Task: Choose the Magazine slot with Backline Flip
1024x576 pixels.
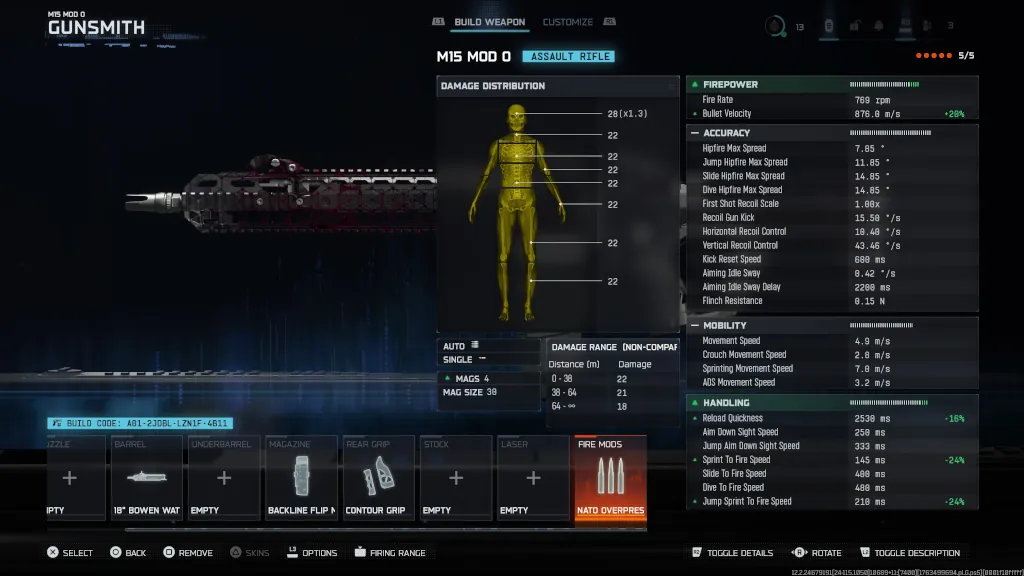Action: tap(301, 478)
